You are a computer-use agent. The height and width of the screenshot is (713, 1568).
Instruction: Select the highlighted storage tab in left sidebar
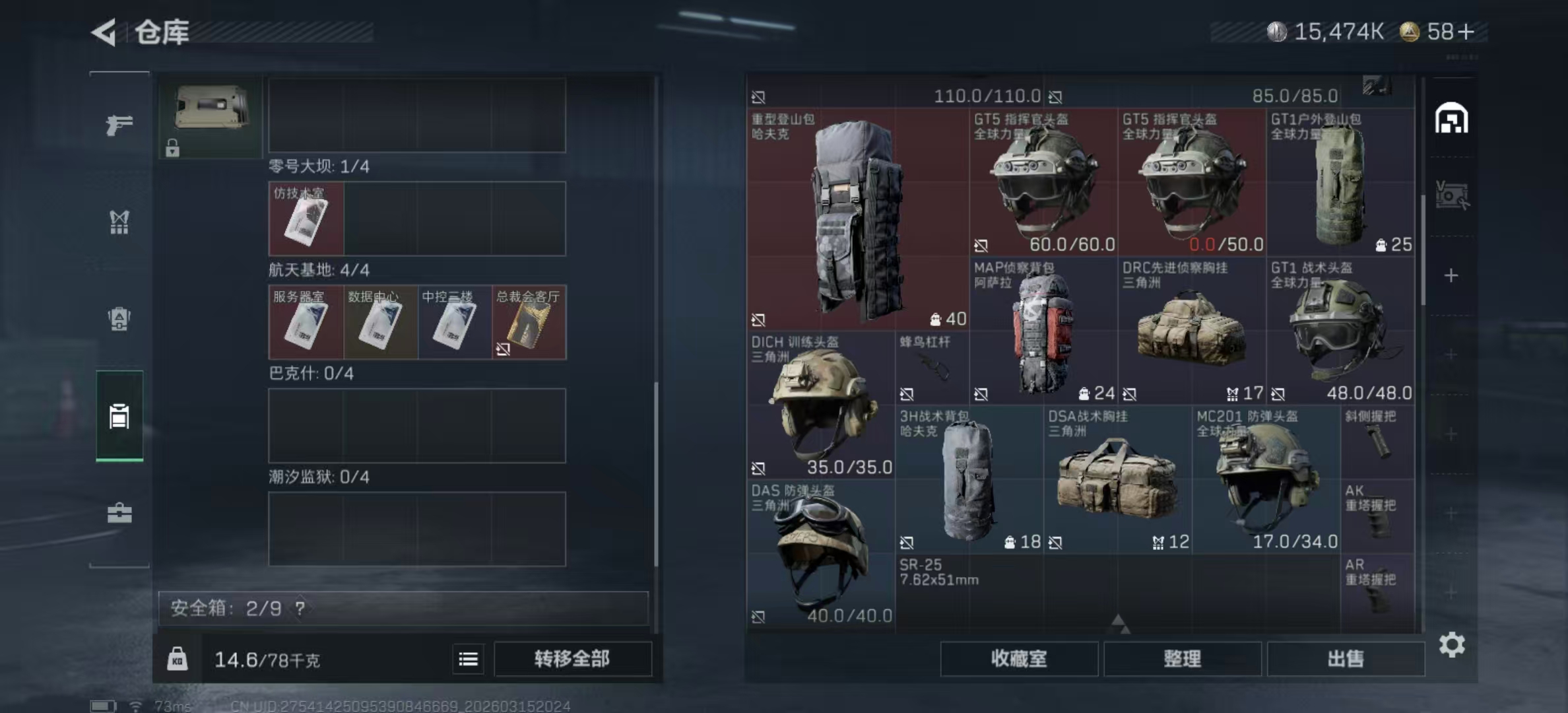tap(119, 415)
